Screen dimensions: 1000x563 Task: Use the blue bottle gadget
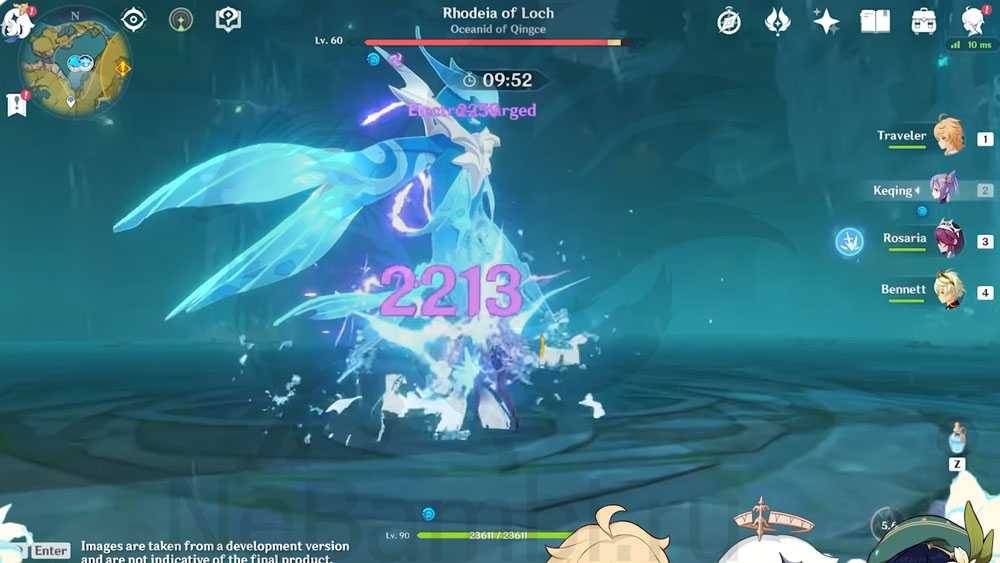pyautogui.click(x=957, y=438)
